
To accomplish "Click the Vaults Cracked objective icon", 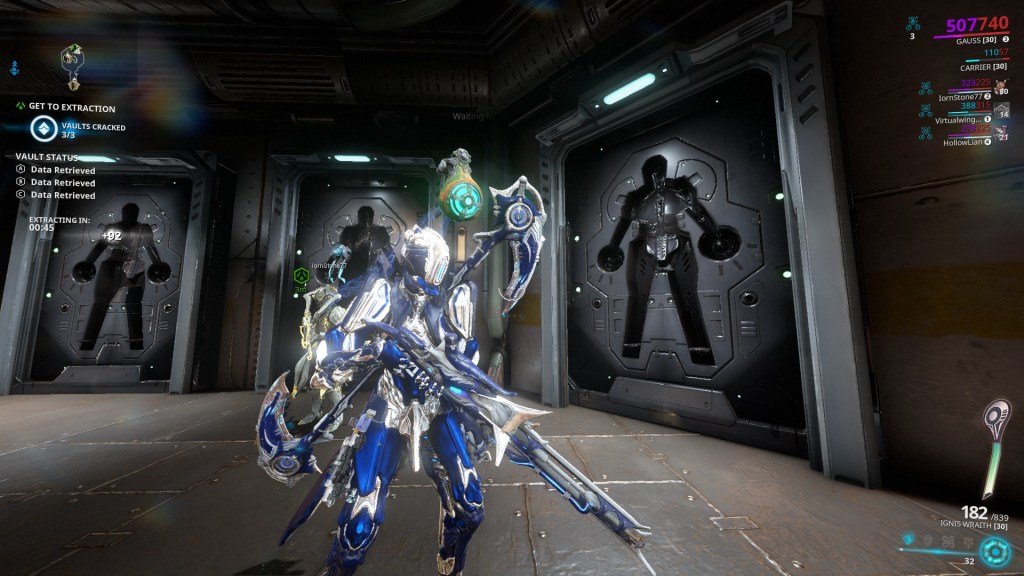I will click(43, 128).
